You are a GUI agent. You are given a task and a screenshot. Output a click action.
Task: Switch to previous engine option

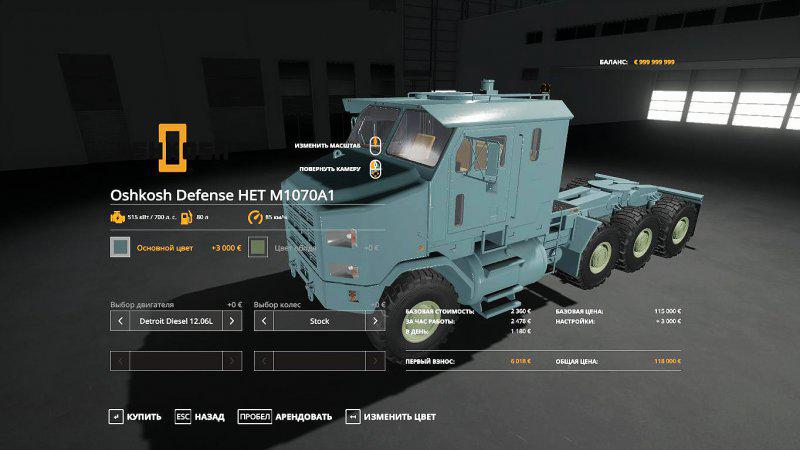point(120,321)
